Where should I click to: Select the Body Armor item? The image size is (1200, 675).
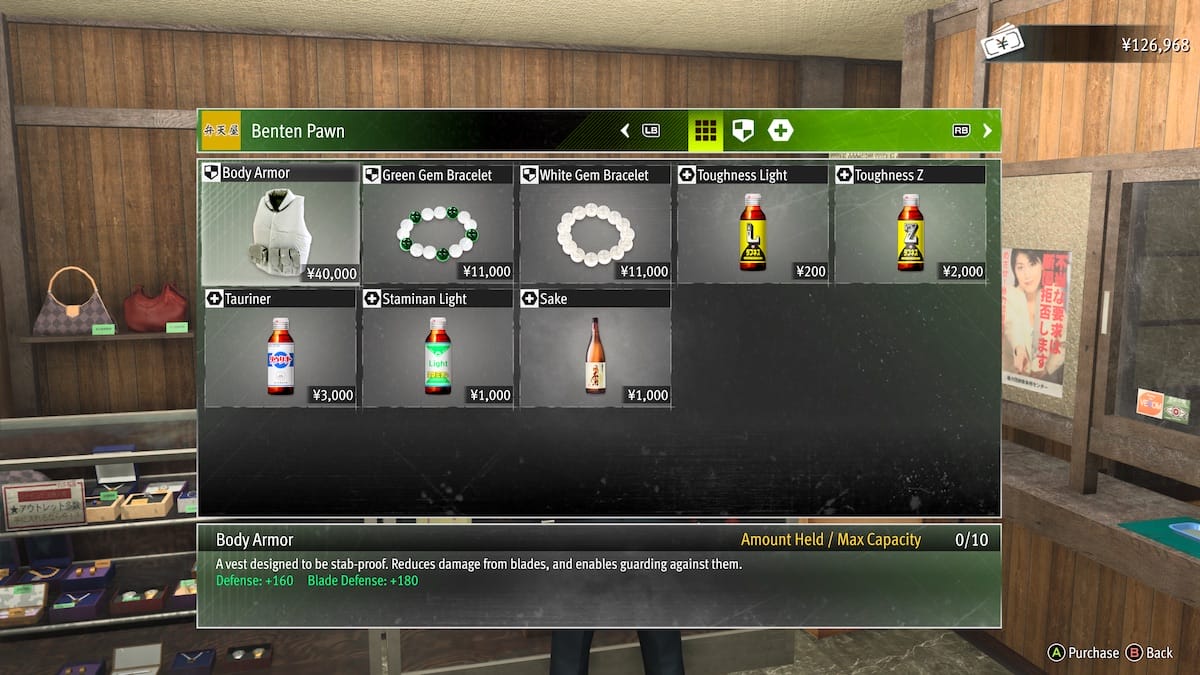pyautogui.click(x=280, y=225)
